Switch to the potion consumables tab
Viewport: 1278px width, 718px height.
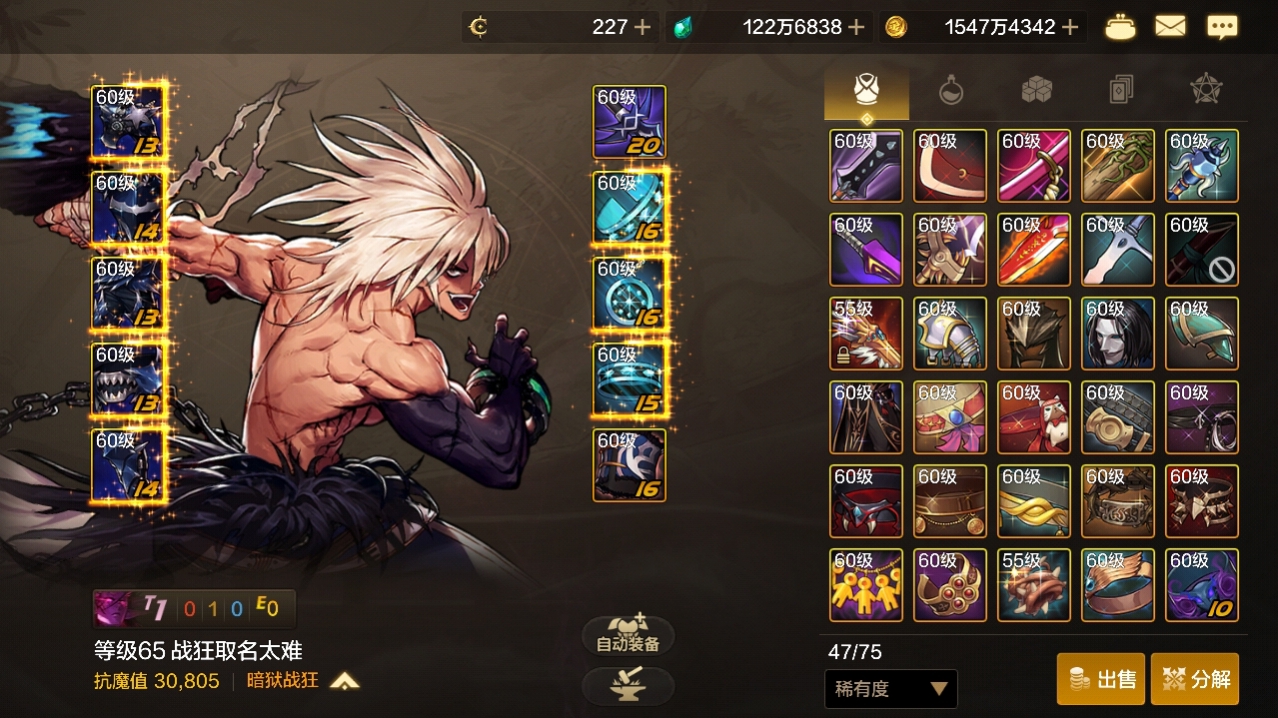coord(951,91)
